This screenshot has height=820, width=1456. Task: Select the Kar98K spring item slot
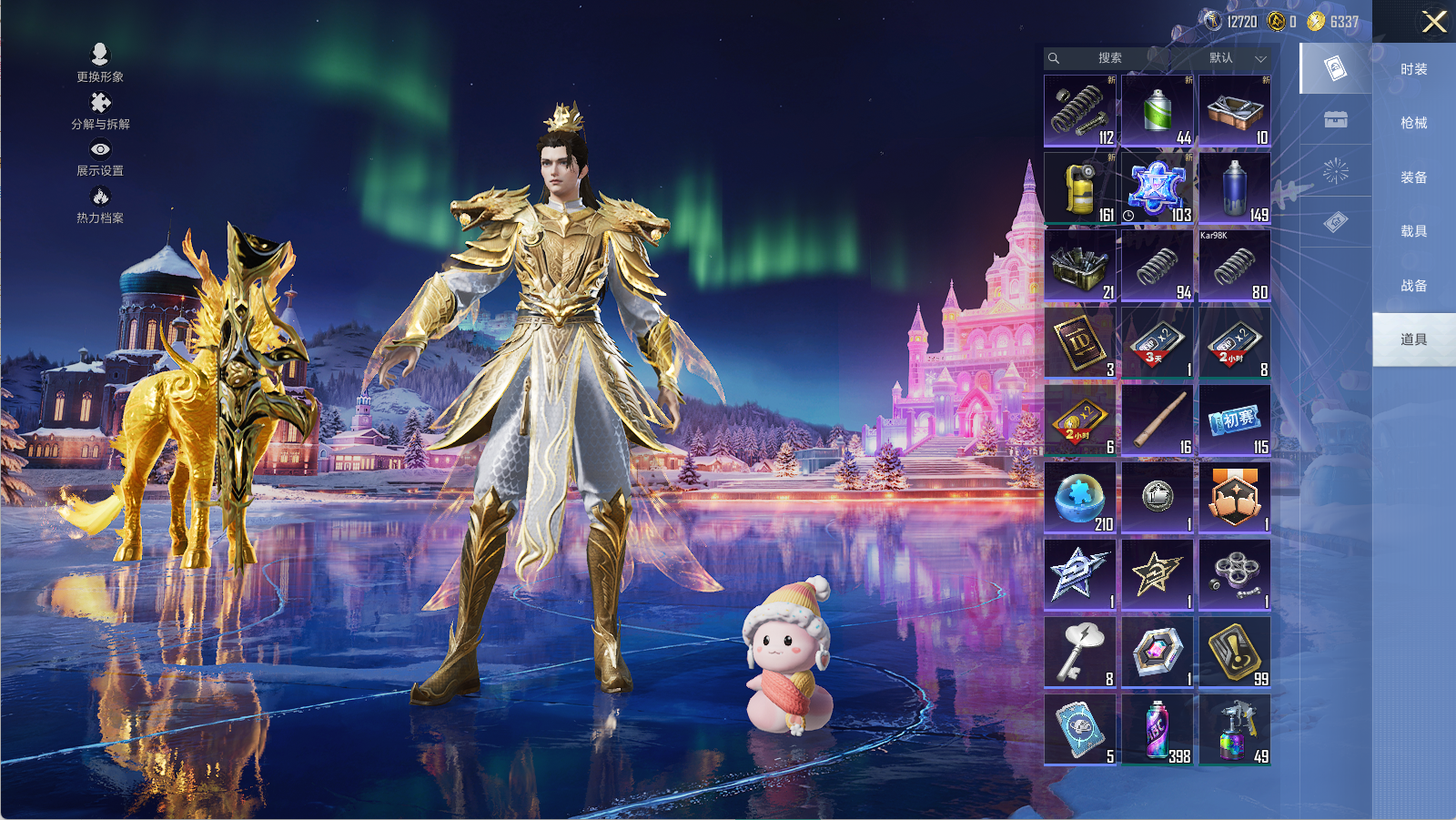1235,265
